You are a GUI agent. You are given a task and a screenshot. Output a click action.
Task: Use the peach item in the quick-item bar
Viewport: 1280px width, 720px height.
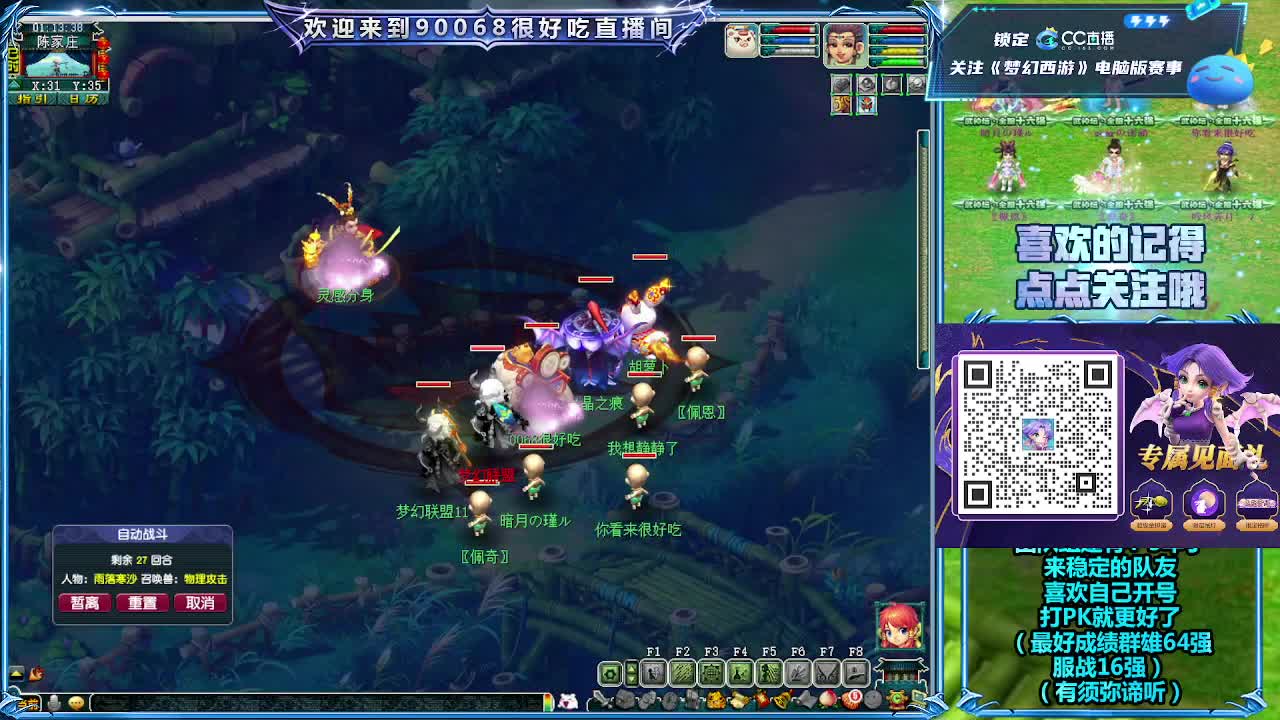tap(826, 698)
